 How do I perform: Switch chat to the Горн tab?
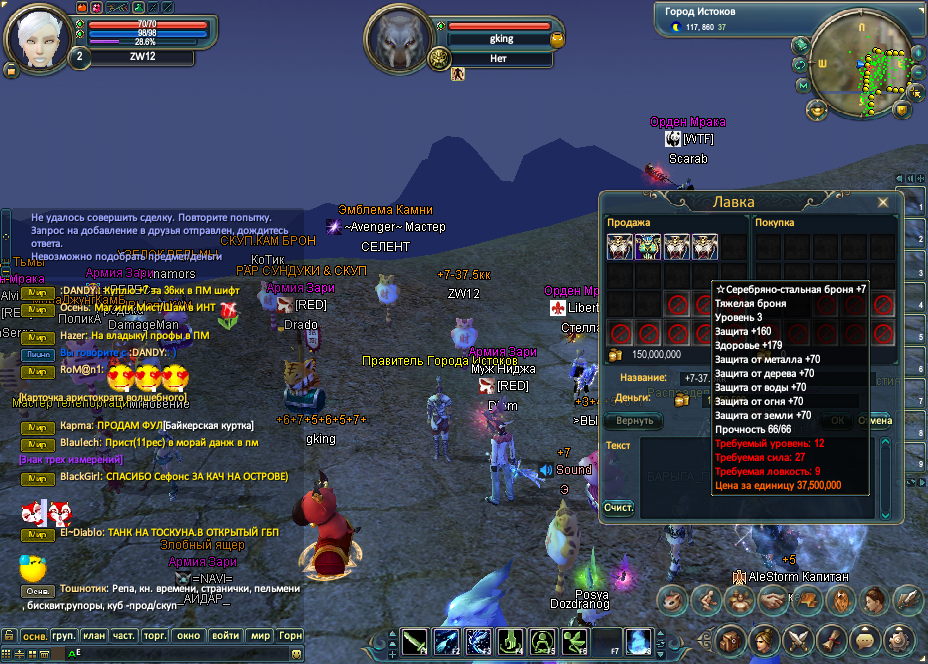click(290, 636)
